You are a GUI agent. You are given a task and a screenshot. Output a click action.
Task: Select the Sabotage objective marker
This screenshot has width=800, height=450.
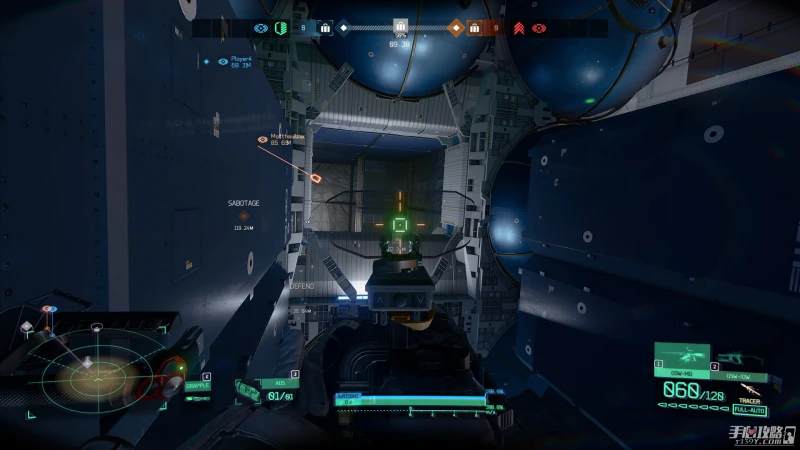(244, 214)
